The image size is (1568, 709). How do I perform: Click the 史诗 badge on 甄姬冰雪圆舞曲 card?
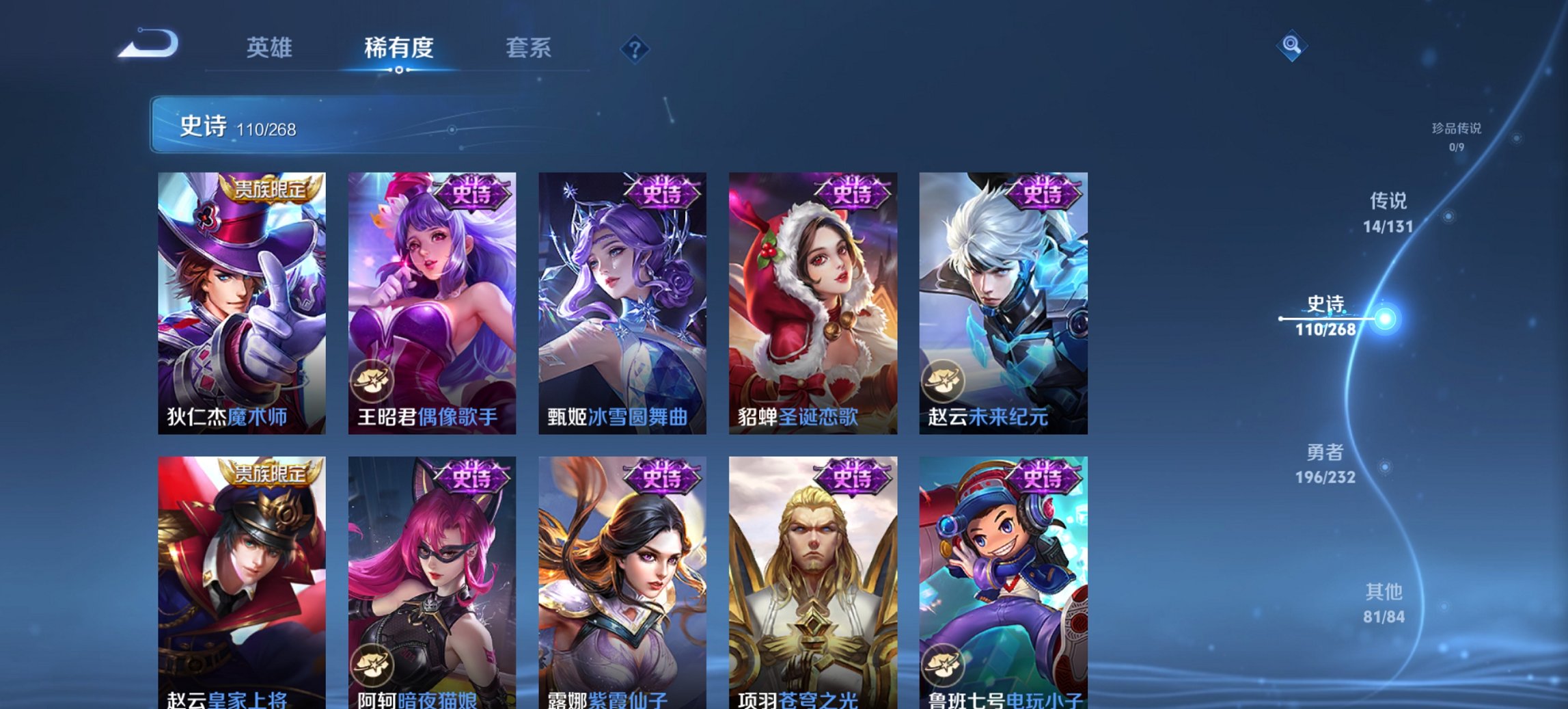pyautogui.click(x=662, y=192)
